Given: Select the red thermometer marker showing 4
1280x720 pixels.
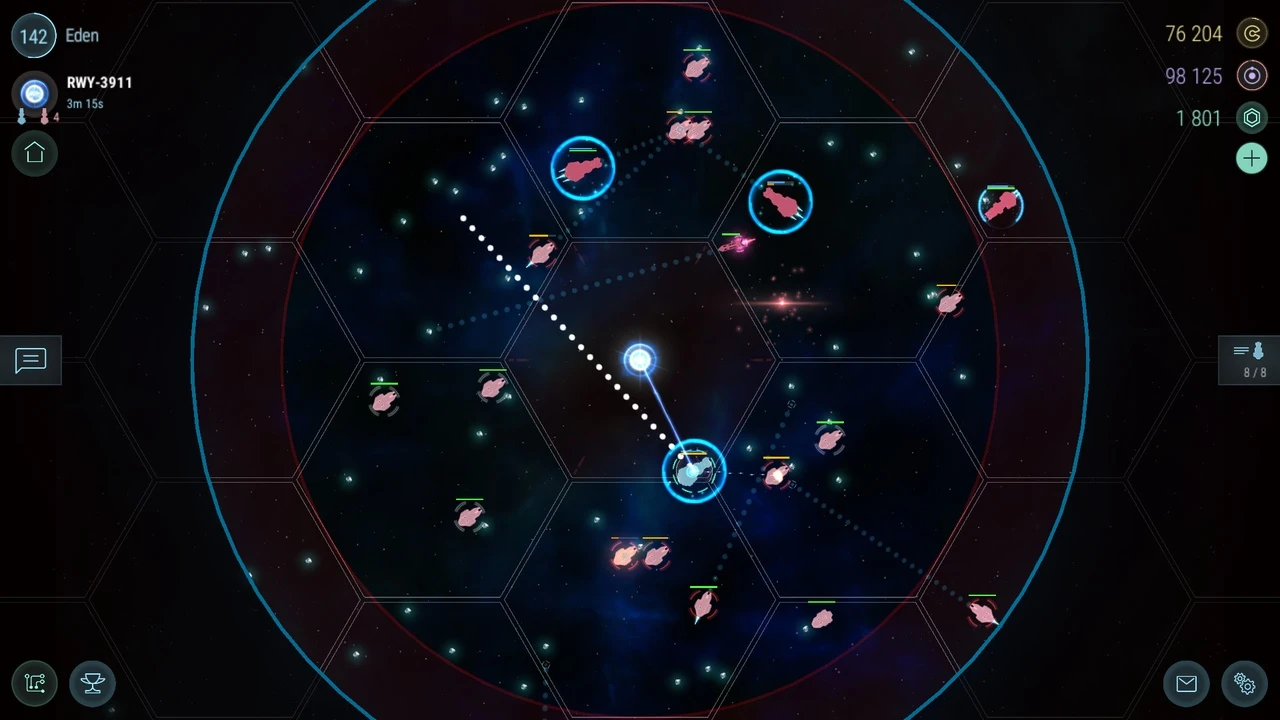Looking at the screenshot, I should tap(44, 116).
